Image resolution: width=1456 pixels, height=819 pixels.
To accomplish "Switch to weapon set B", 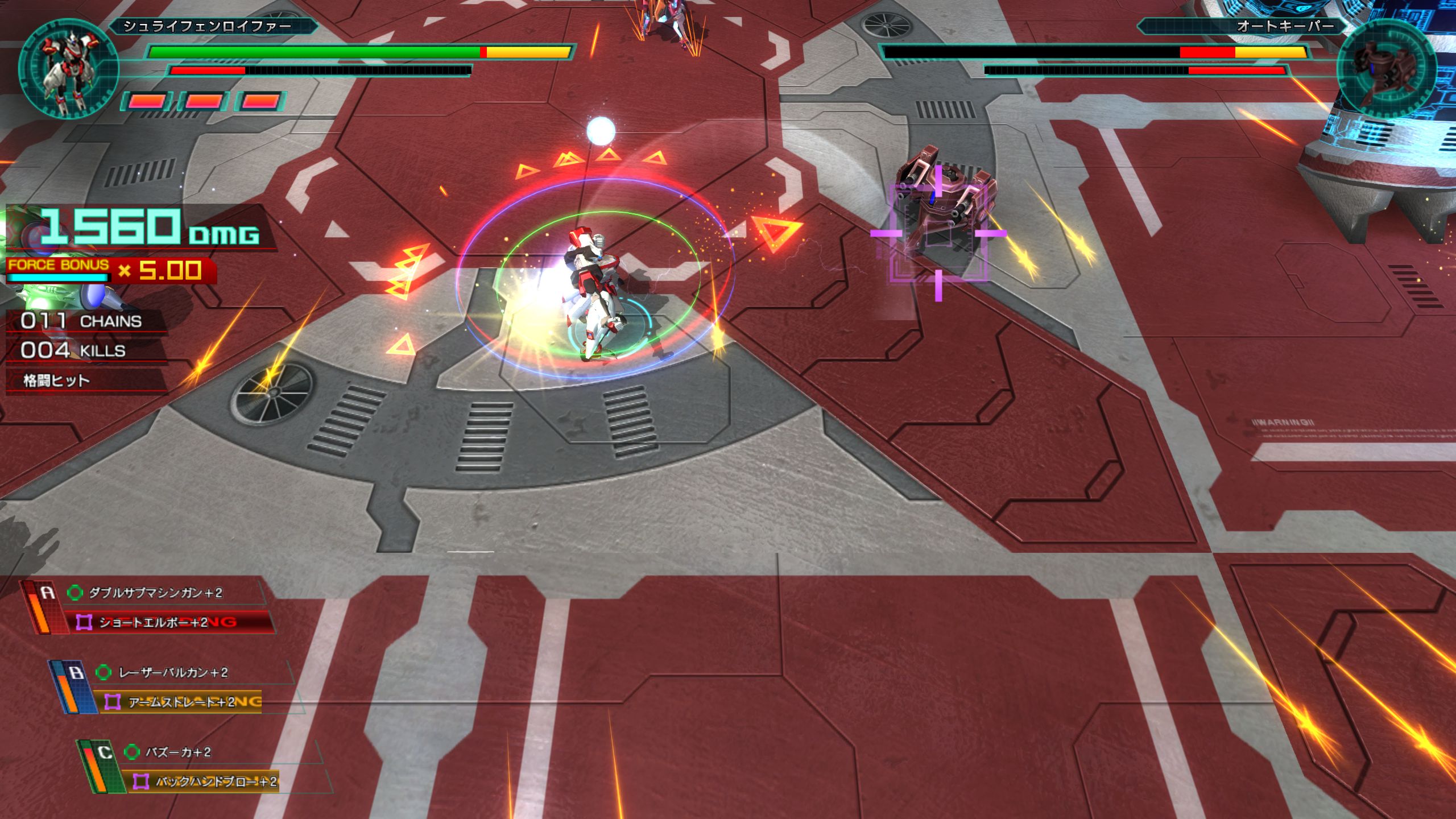I will (x=76, y=673).
